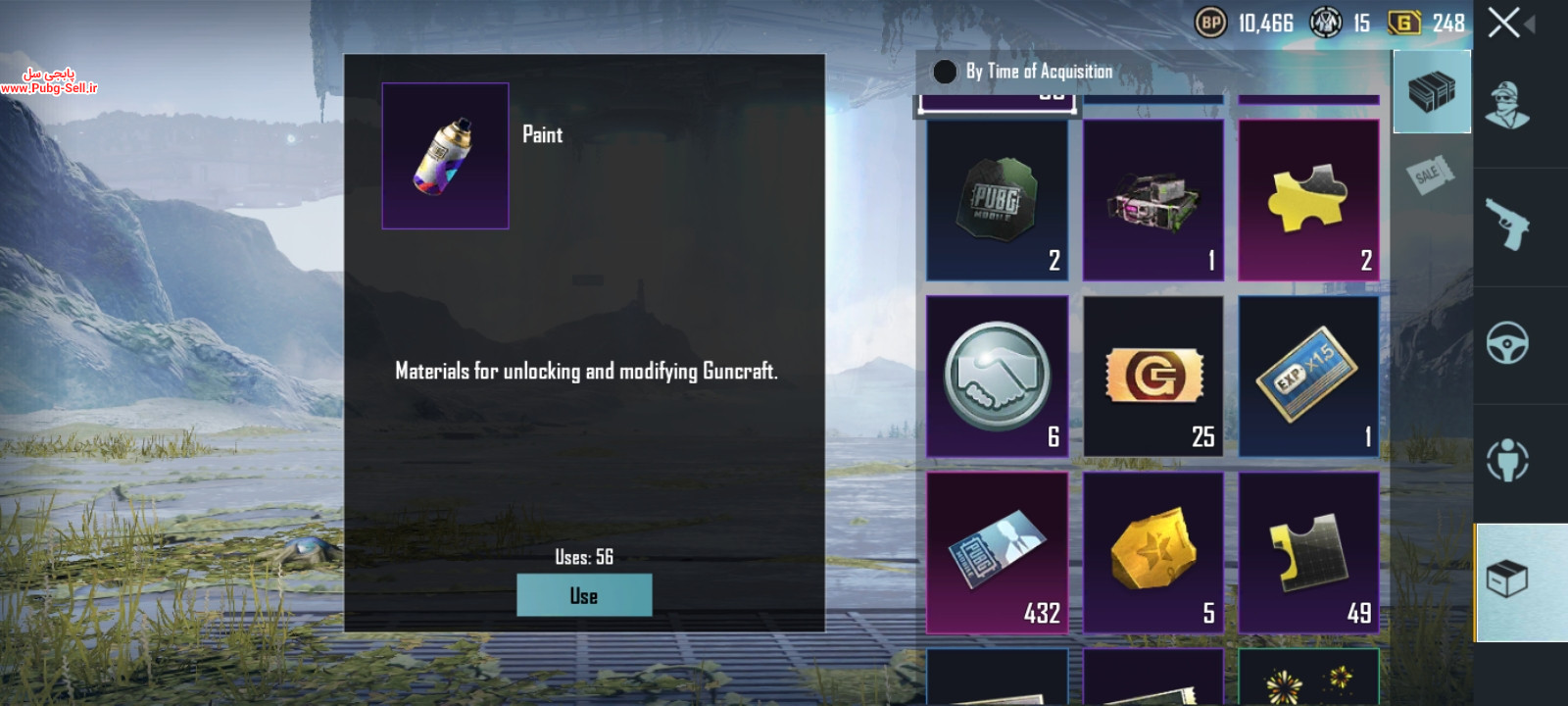This screenshot has height=706, width=1568.
Task: Close the inventory screen
Action: click(x=1504, y=23)
